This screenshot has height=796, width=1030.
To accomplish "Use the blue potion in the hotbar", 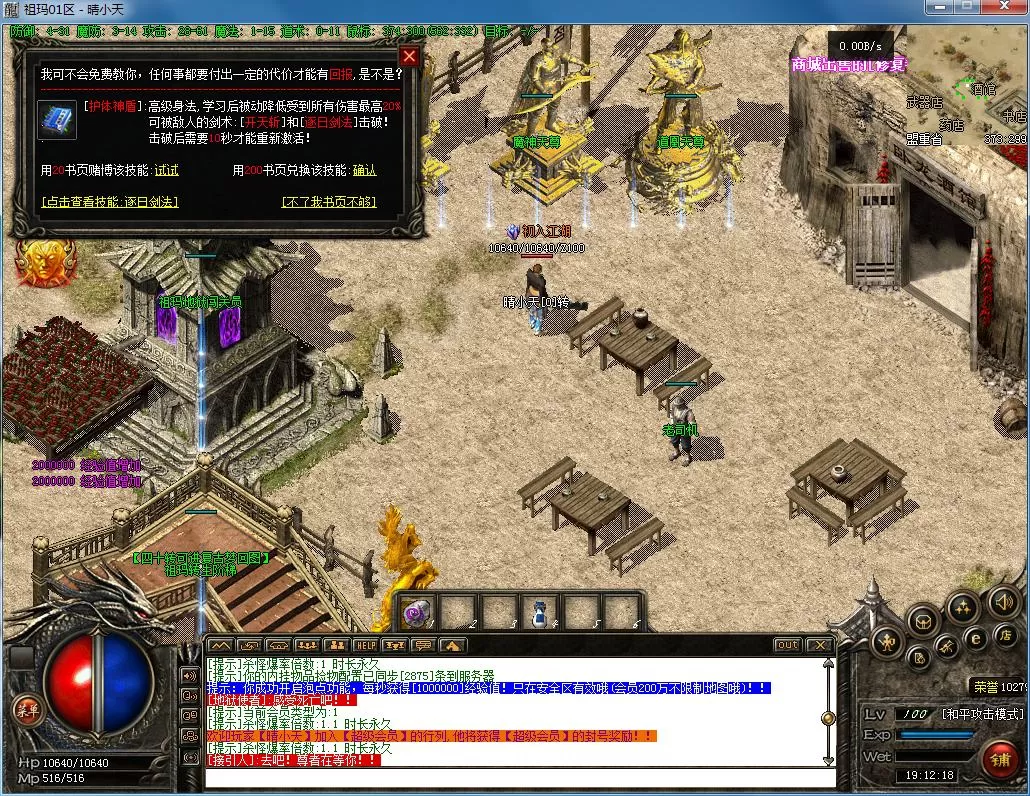I will [x=538, y=611].
